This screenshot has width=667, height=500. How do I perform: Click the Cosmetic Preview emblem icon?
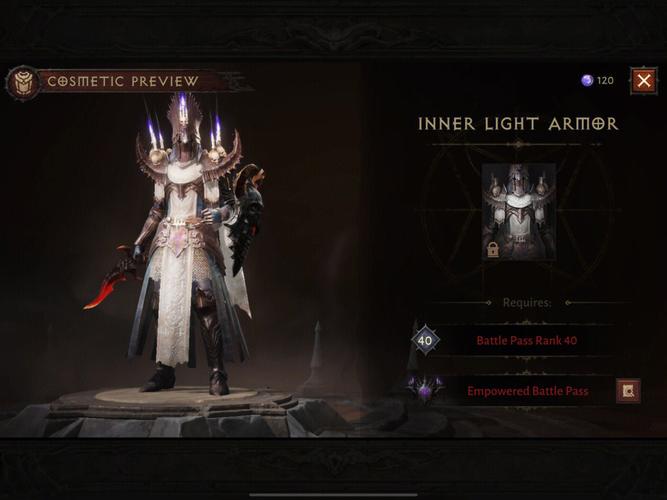pos(21,82)
